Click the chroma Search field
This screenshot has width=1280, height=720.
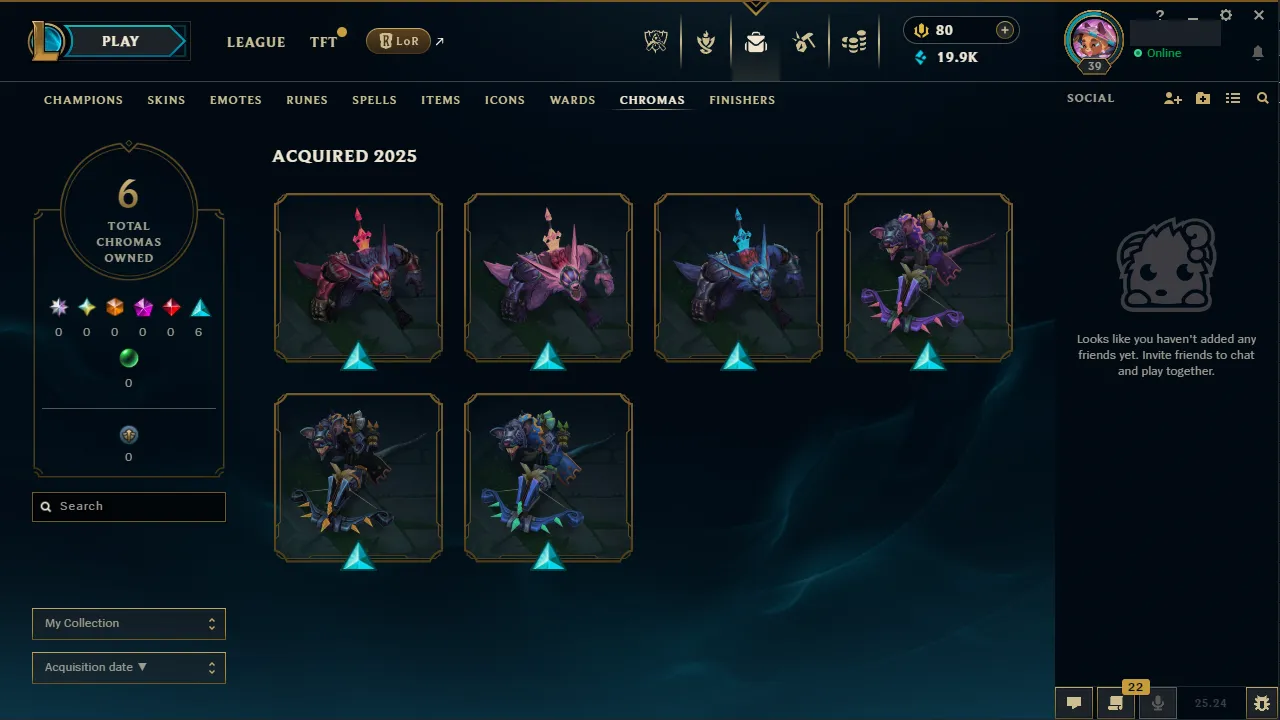tap(128, 506)
